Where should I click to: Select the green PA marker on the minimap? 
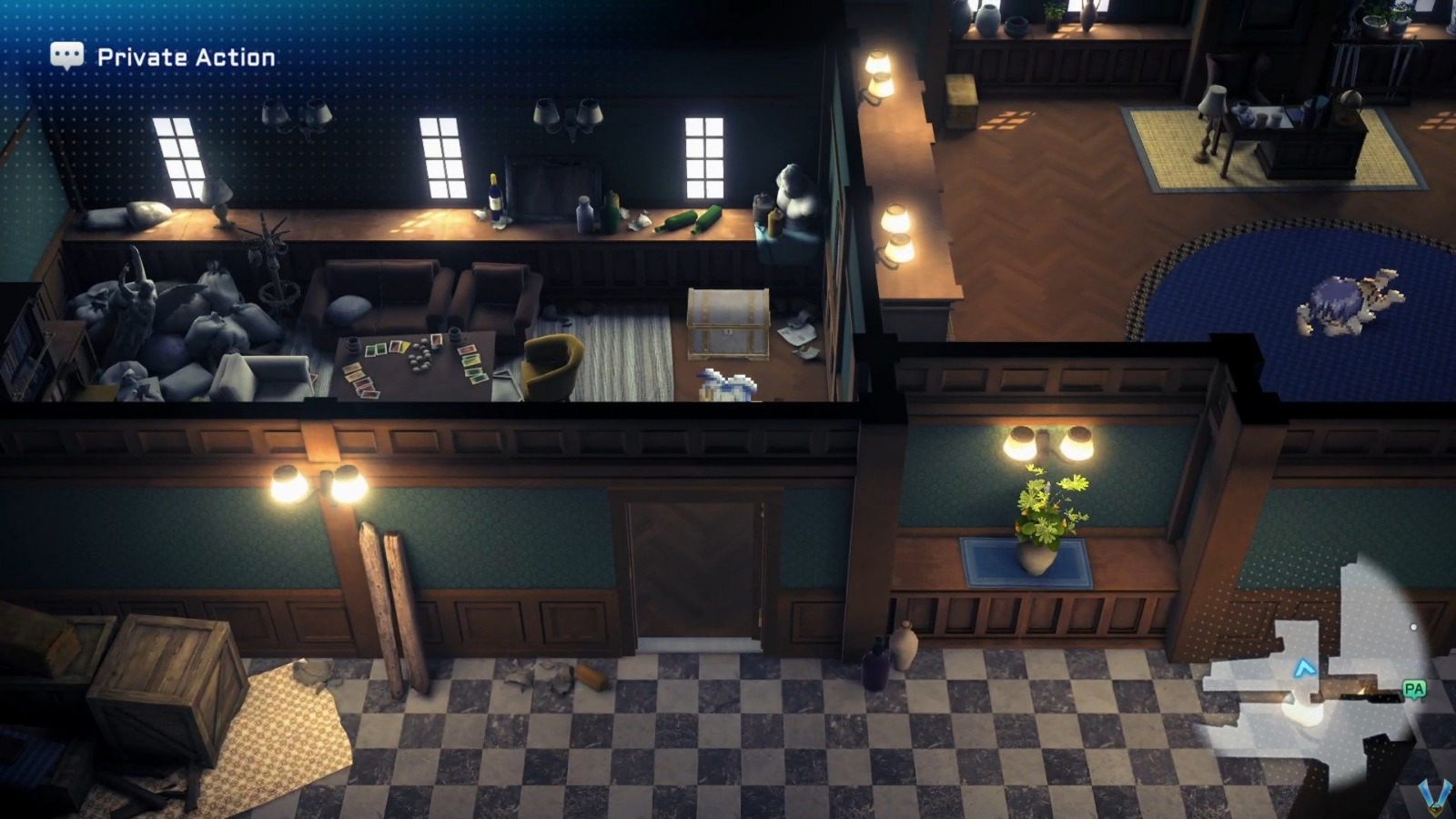[1413, 689]
